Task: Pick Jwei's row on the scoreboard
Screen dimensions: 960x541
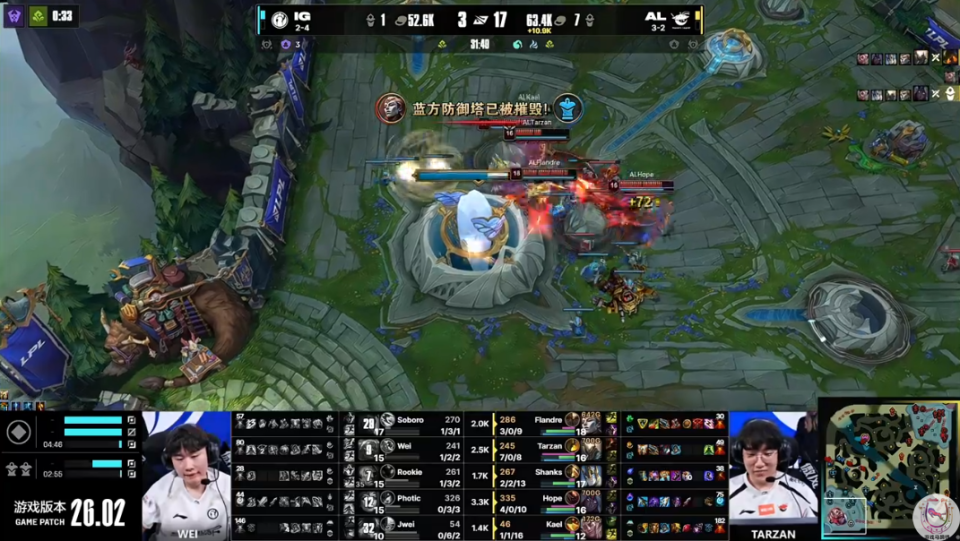Action: pyautogui.click(x=418, y=525)
